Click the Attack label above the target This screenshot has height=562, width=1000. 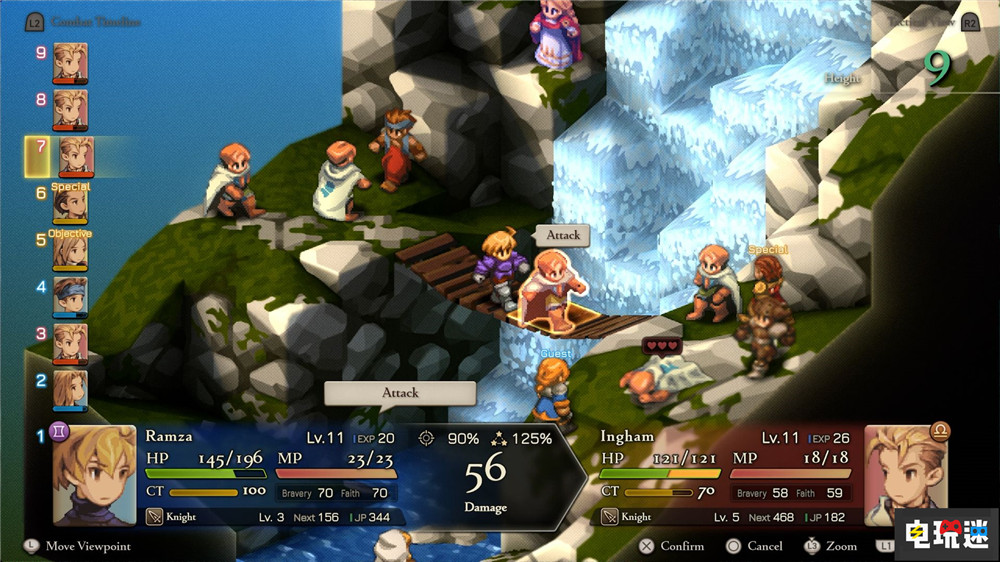click(563, 235)
